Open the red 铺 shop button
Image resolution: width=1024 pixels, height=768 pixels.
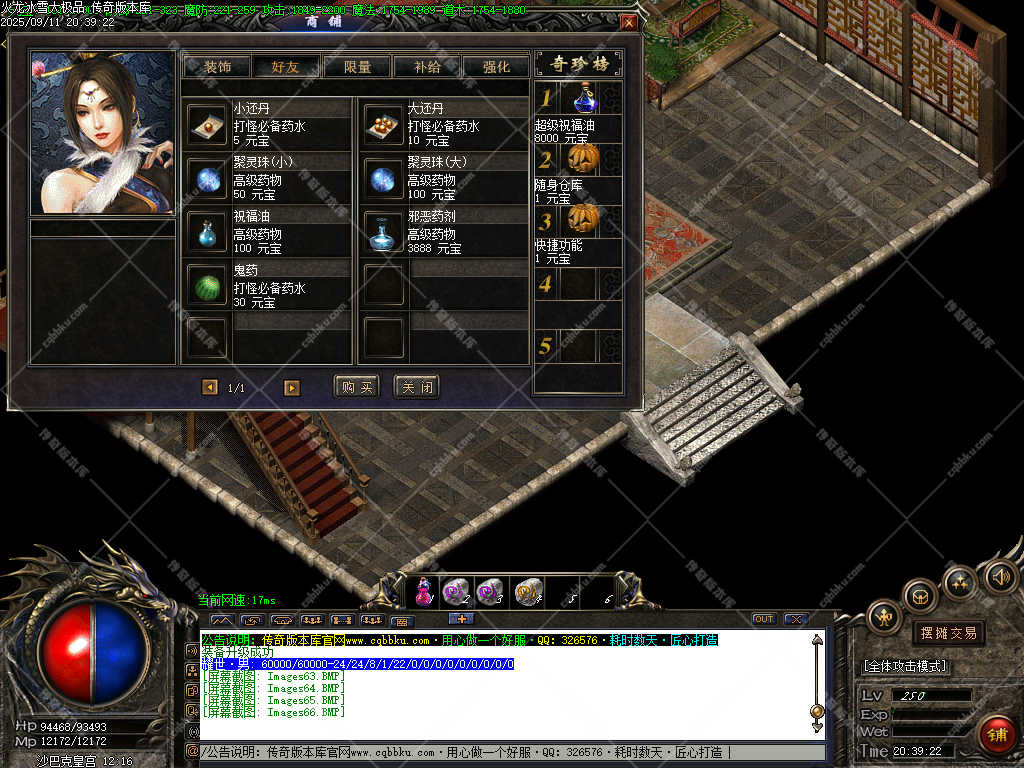tap(995, 734)
